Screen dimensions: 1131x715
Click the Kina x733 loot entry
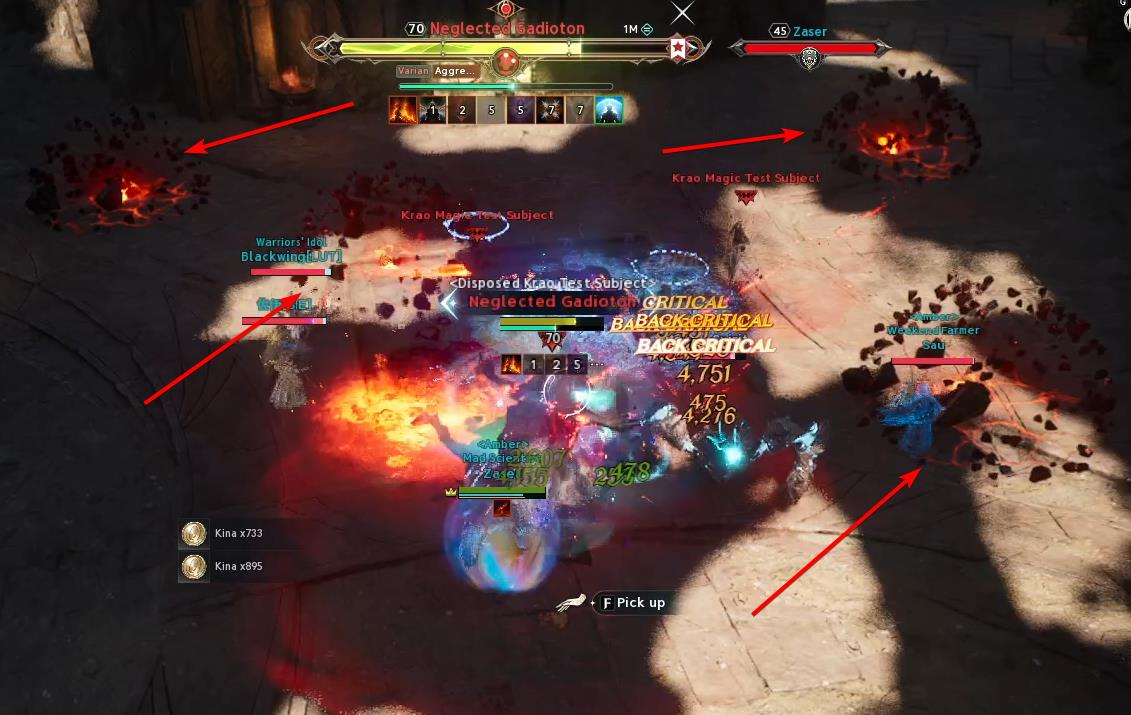222,534
